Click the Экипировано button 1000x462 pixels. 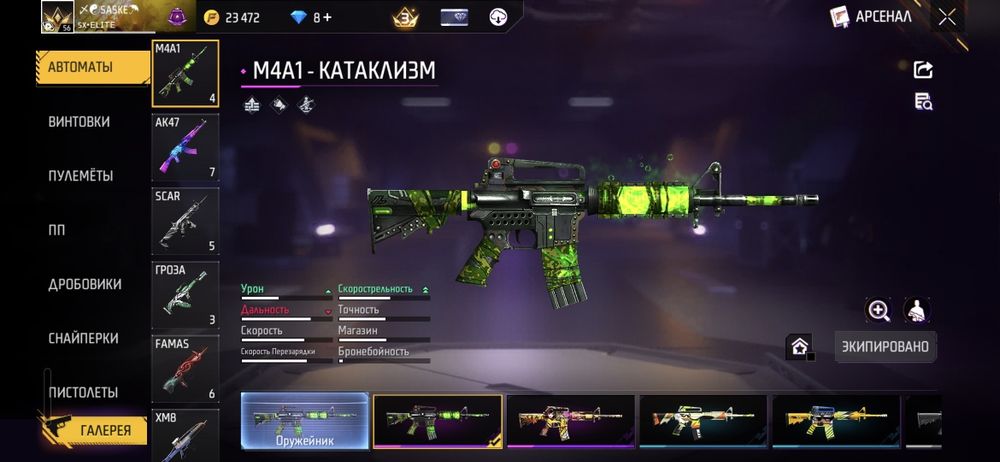(x=885, y=347)
